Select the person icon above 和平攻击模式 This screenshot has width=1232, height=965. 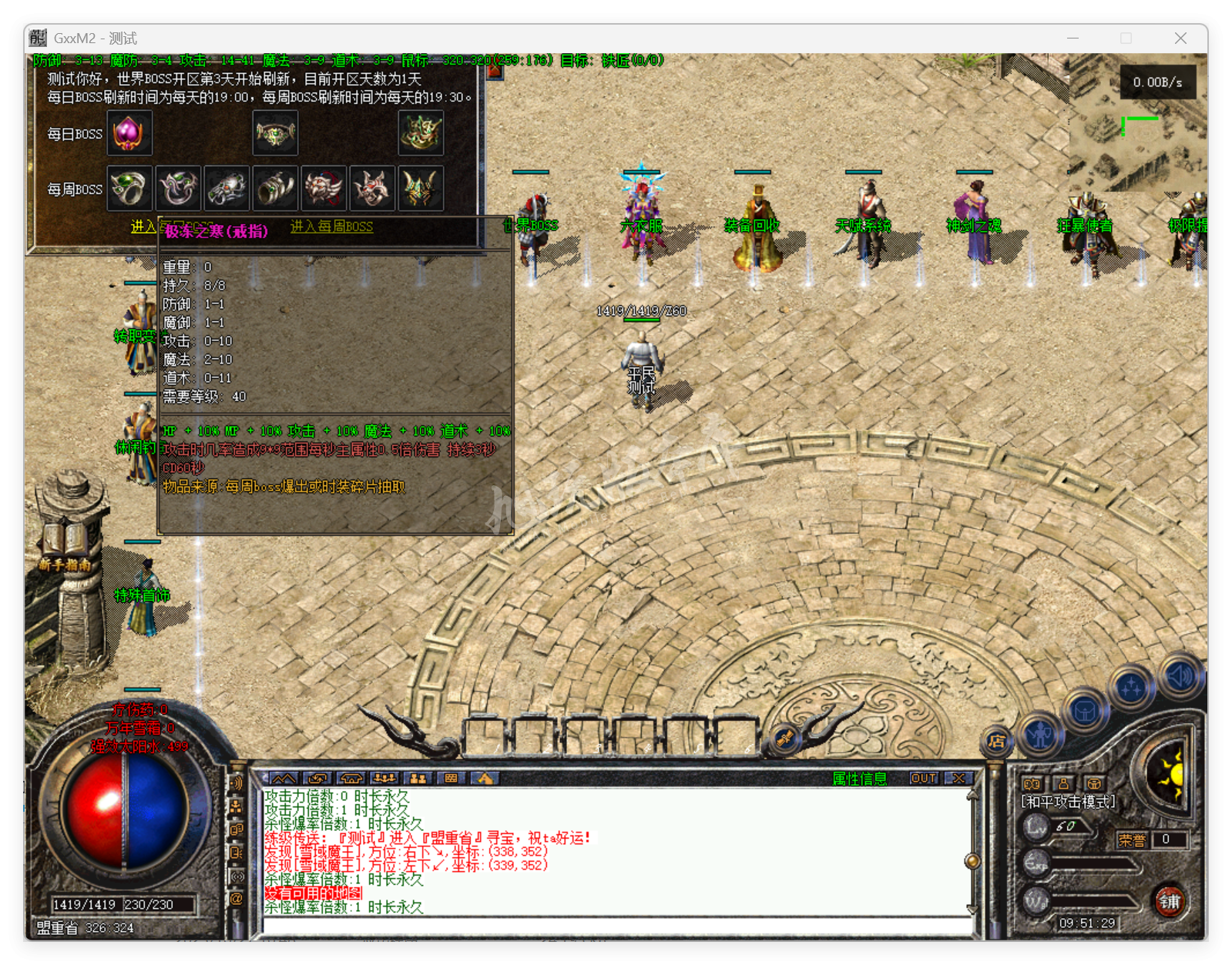[1063, 784]
